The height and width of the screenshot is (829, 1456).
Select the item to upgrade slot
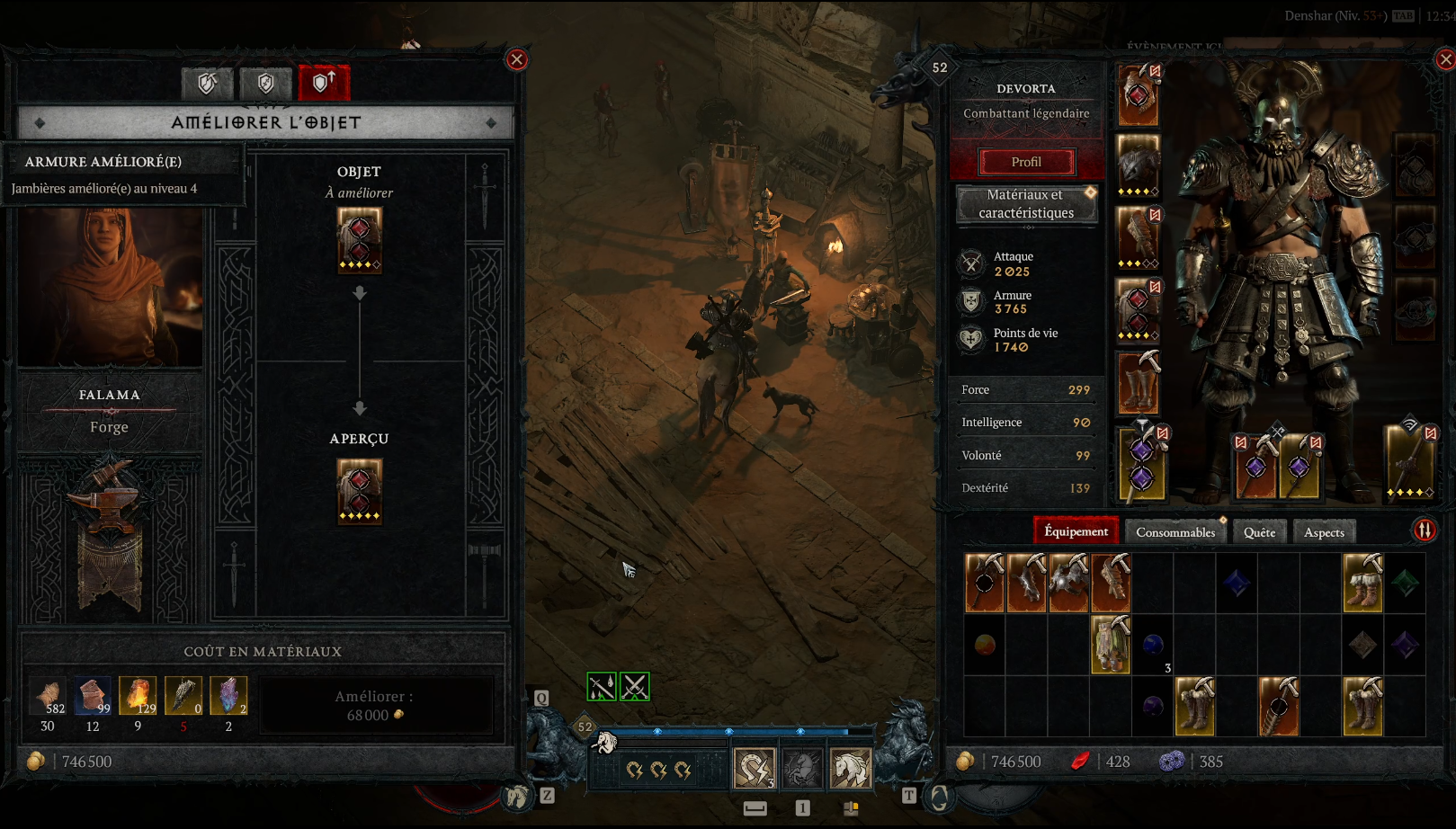359,240
